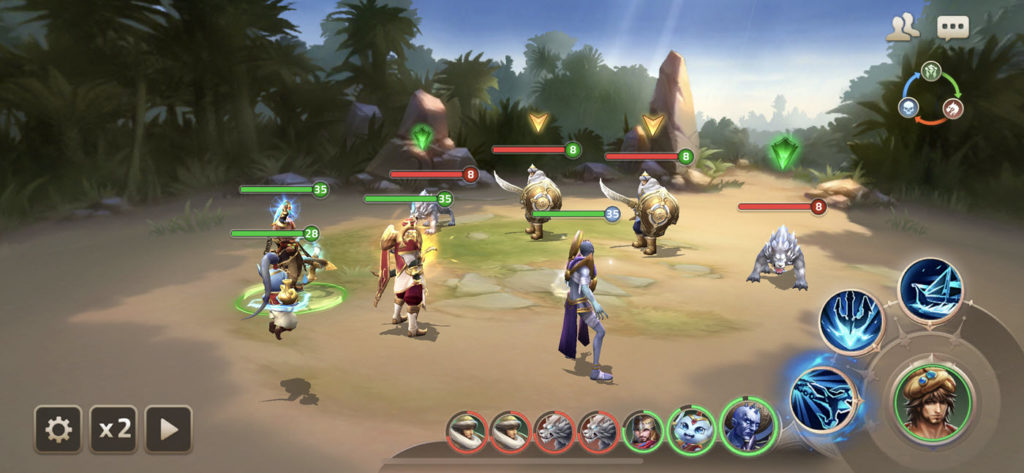Choose the blue-skinned mage turn-order portrait
Viewport: 1024px width, 473px height.
point(748,426)
